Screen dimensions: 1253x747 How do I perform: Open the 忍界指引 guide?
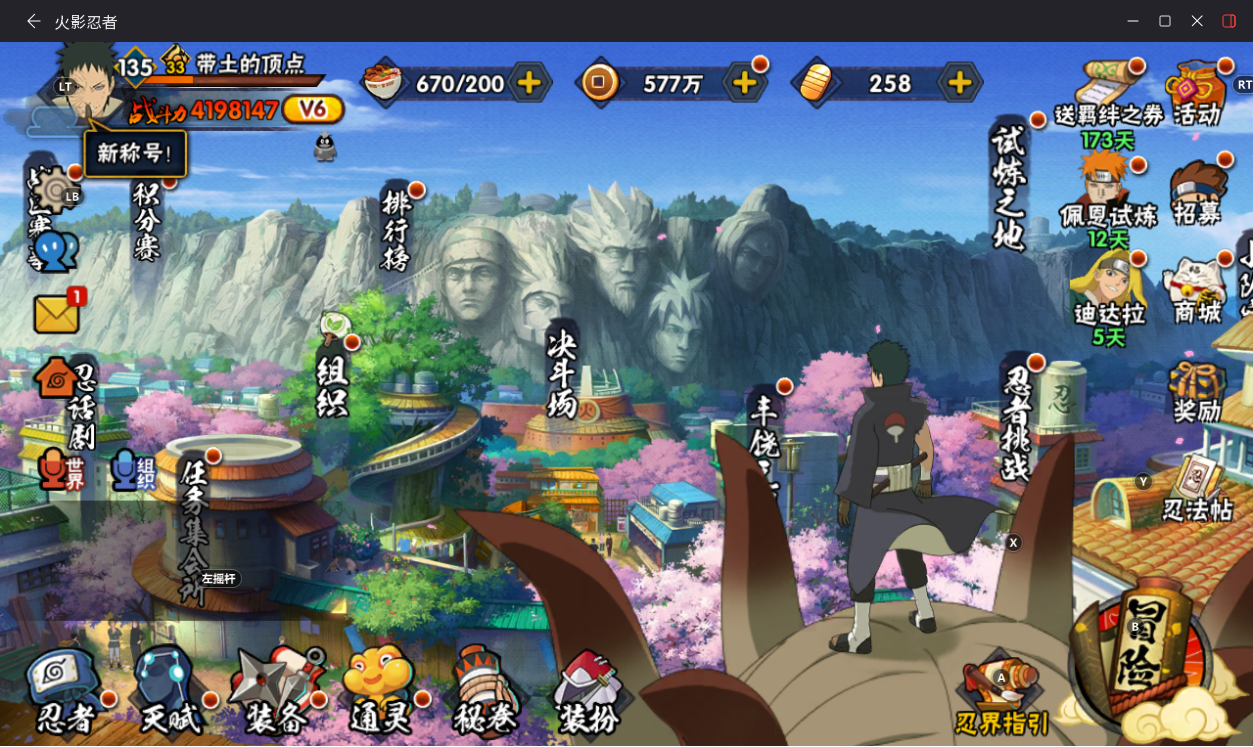[x=1003, y=696]
